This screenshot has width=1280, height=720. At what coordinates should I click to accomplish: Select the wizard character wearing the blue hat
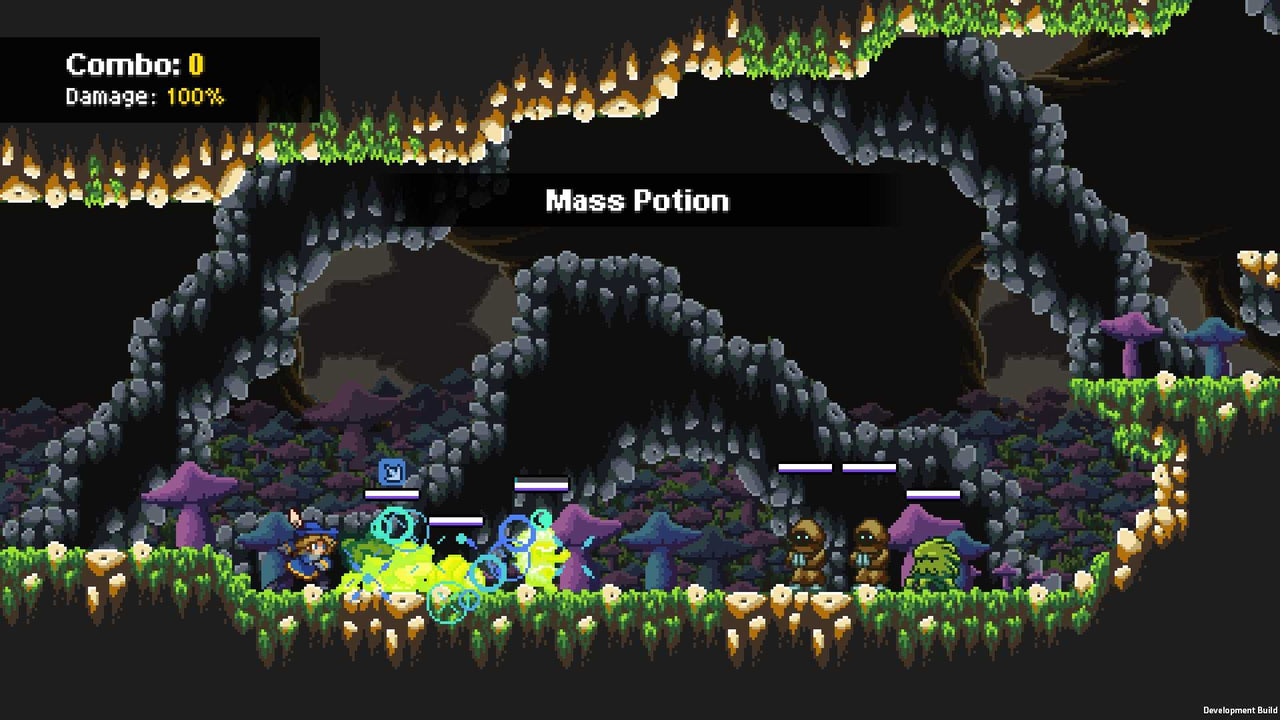pyautogui.click(x=310, y=555)
